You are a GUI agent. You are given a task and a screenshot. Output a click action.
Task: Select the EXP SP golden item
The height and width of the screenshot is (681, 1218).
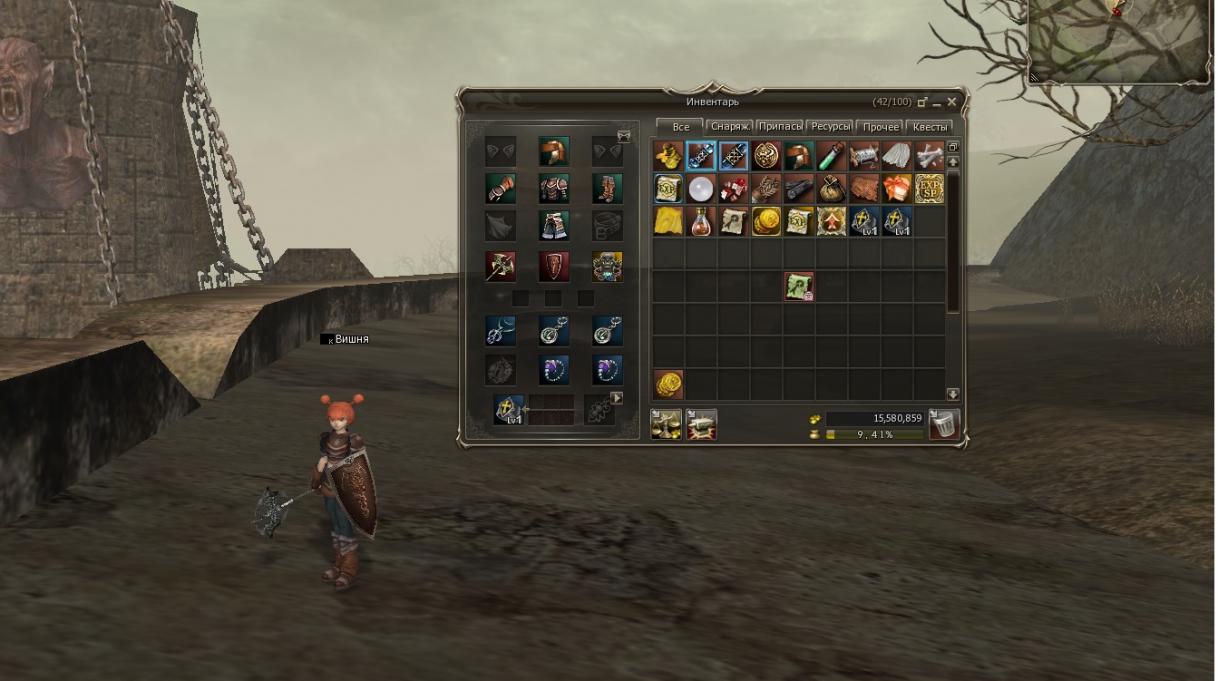tap(929, 189)
